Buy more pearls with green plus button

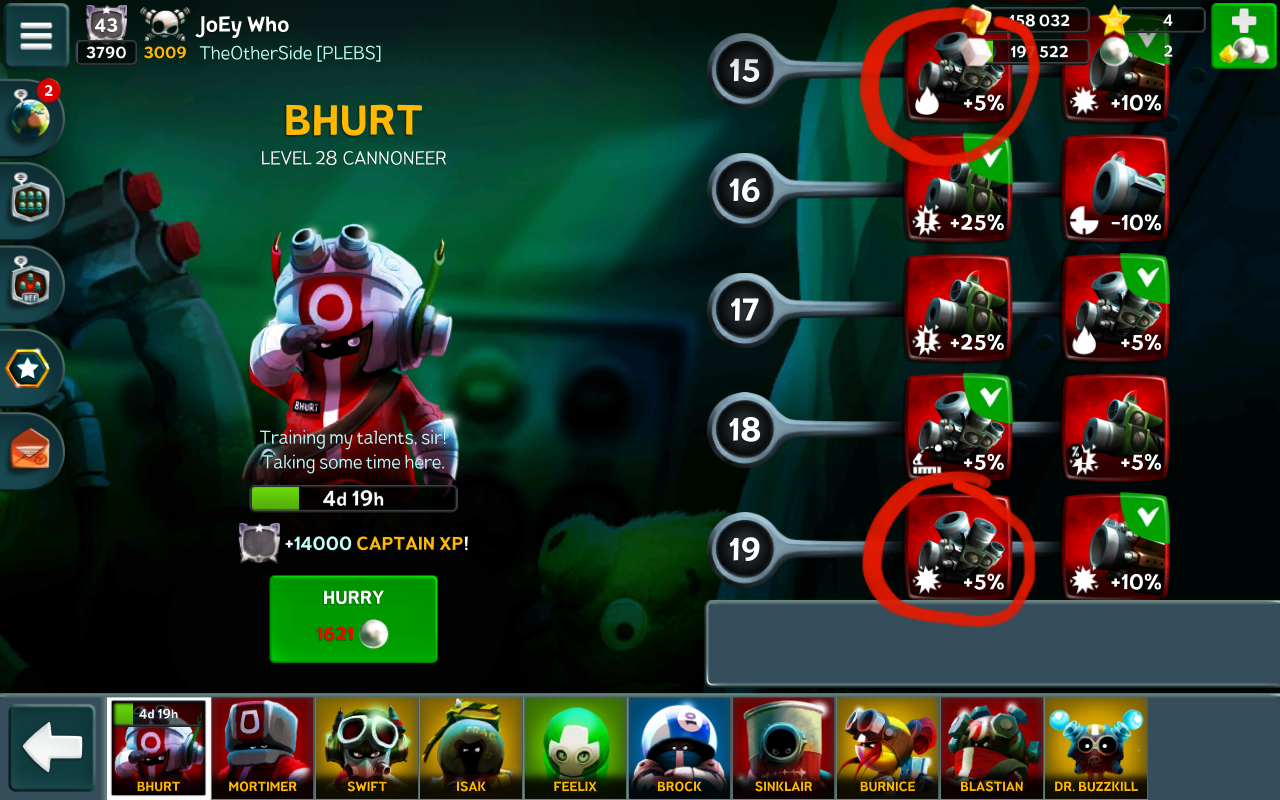[1243, 35]
